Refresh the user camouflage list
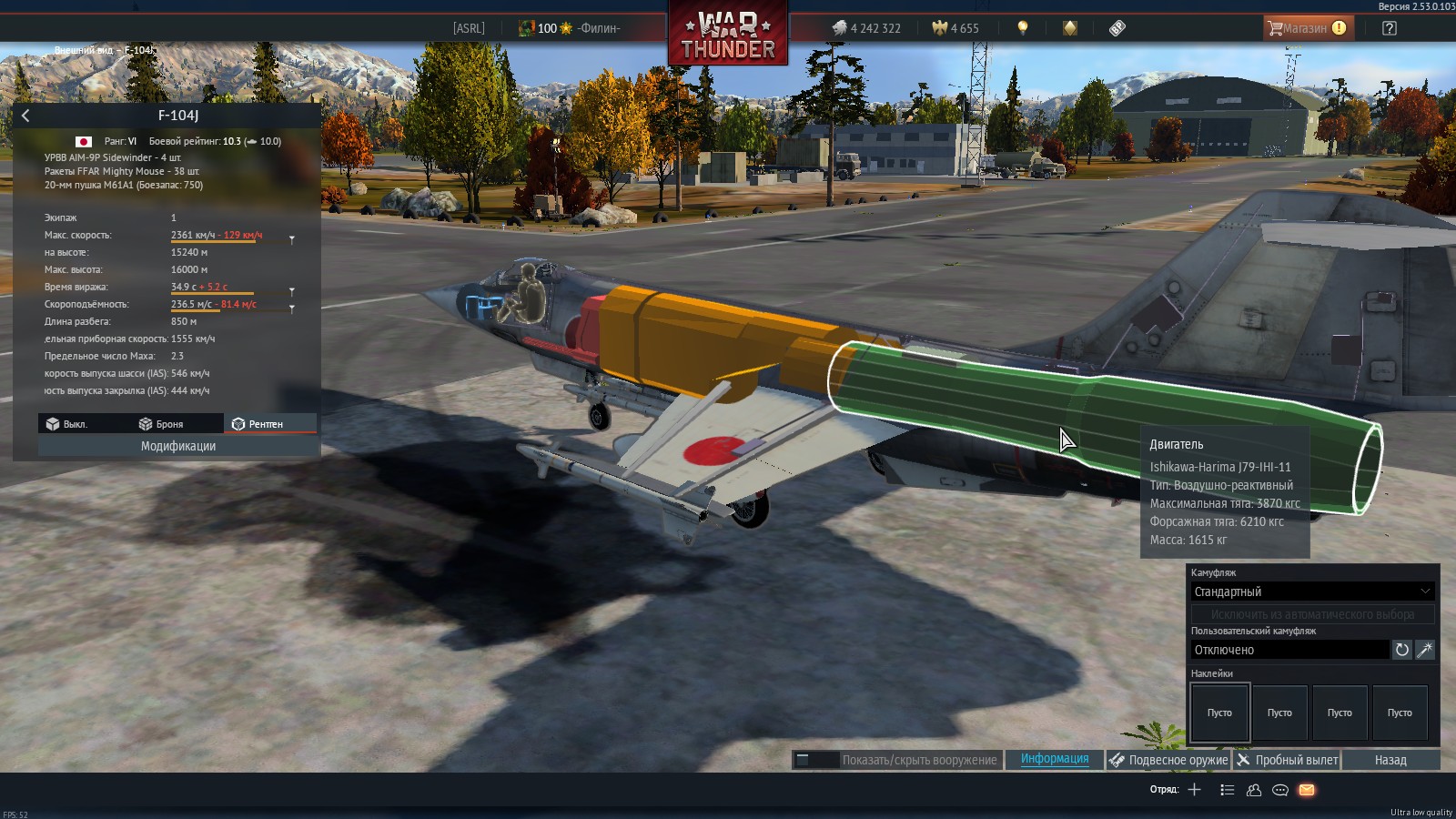 (1401, 650)
